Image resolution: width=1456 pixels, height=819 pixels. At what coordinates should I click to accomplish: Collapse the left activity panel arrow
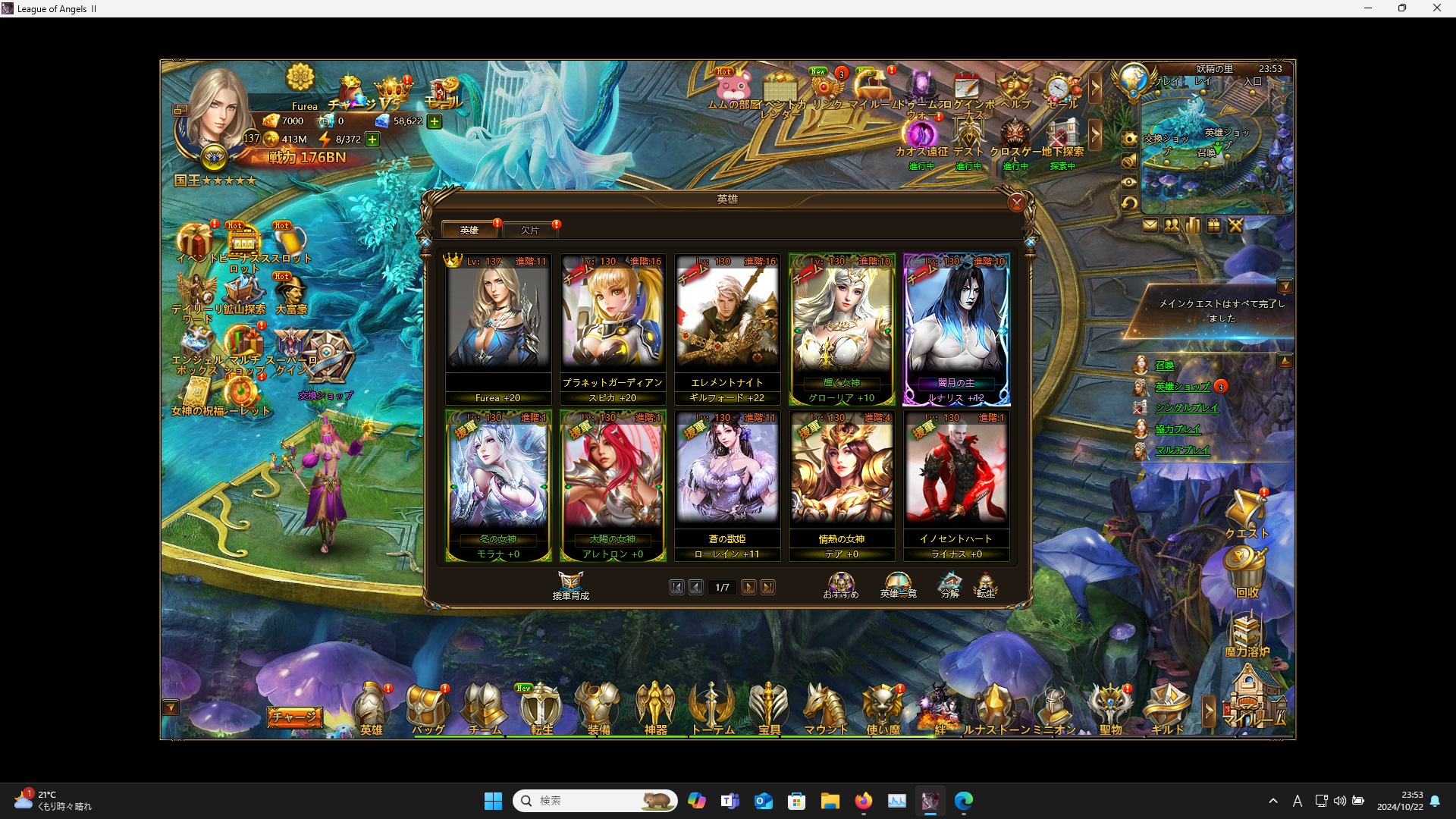[x=171, y=707]
